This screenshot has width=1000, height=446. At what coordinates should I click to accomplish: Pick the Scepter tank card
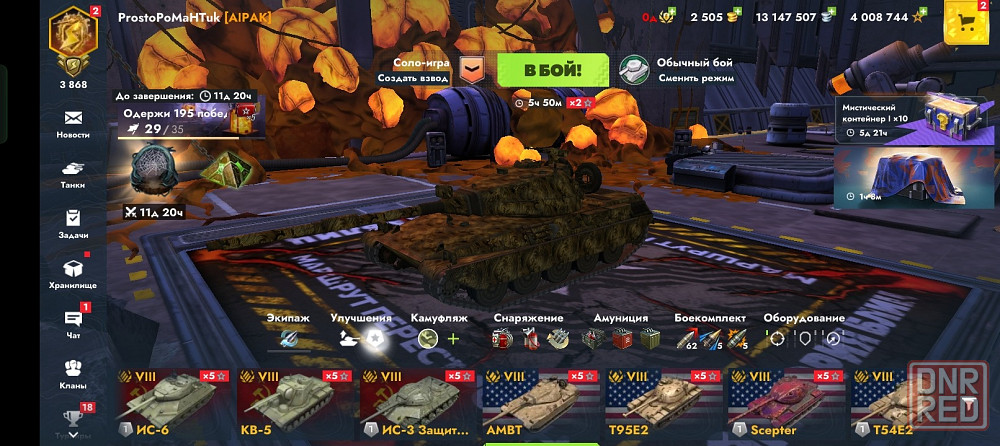click(x=785, y=403)
